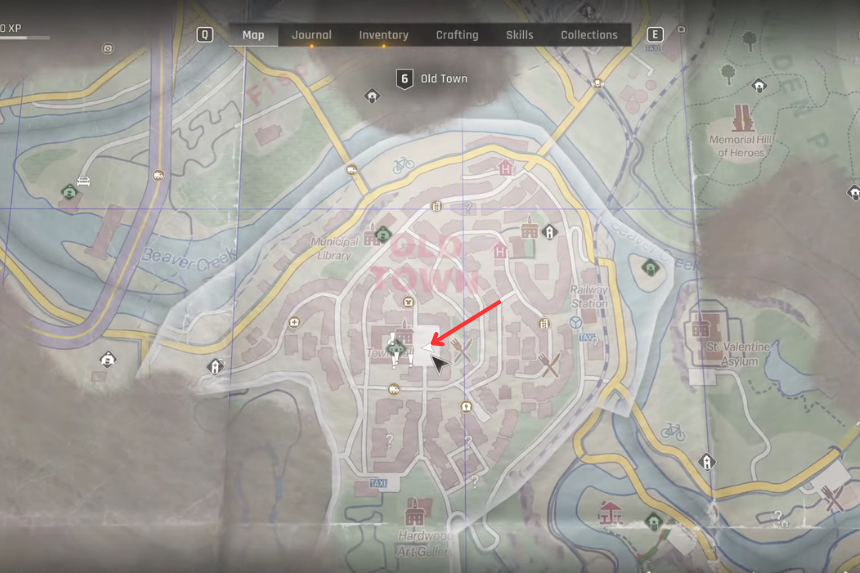Viewport: 860px width, 573px height.
Task: Choose the bicycle marker on the northern river bend
Action: pyautogui.click(x=403, y=165)
